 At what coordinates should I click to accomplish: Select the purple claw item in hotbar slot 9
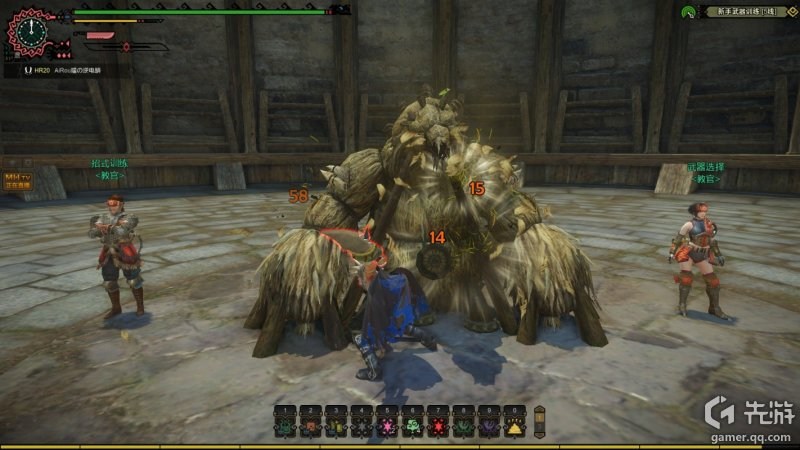489,426
